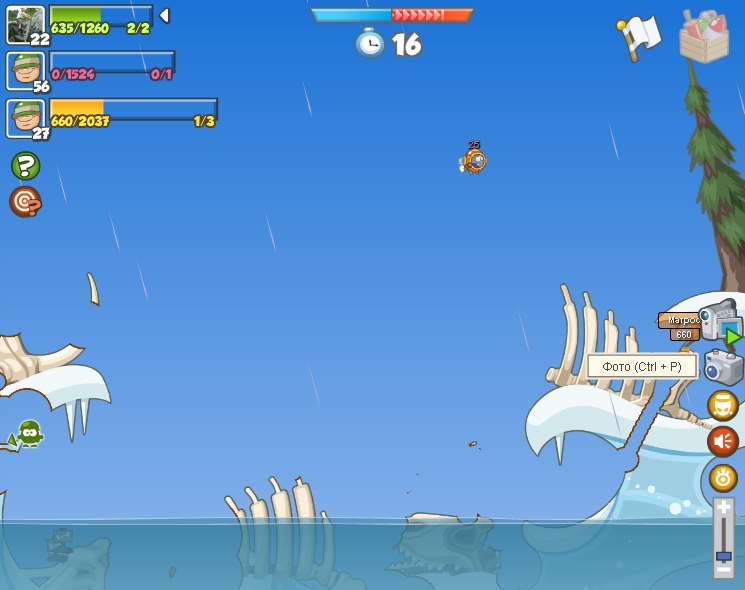The image size is (745, 590).
Task: Start video recording with the camcorder icon
Action: [718, 320]
